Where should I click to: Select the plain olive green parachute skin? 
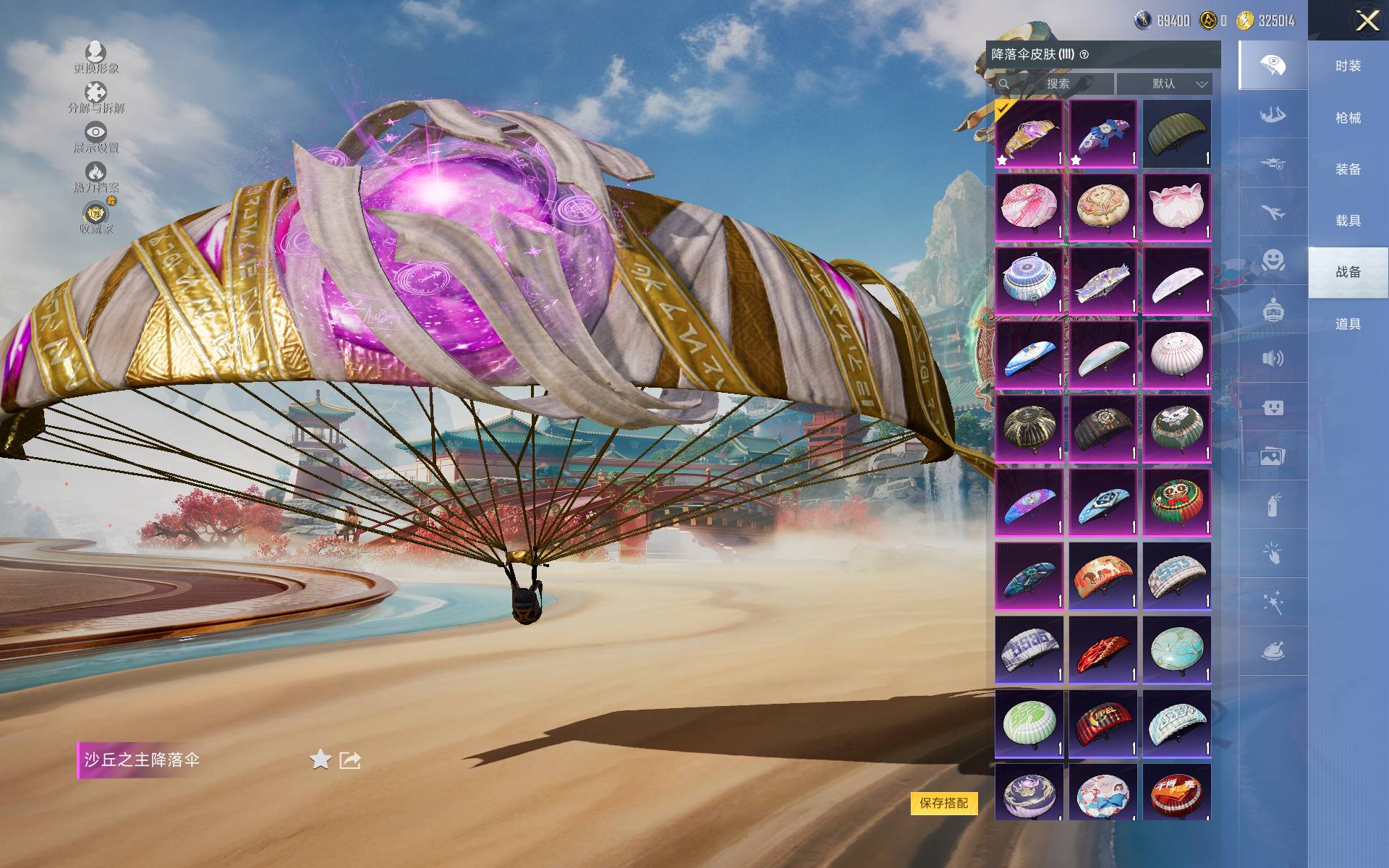coord(1176,134)
